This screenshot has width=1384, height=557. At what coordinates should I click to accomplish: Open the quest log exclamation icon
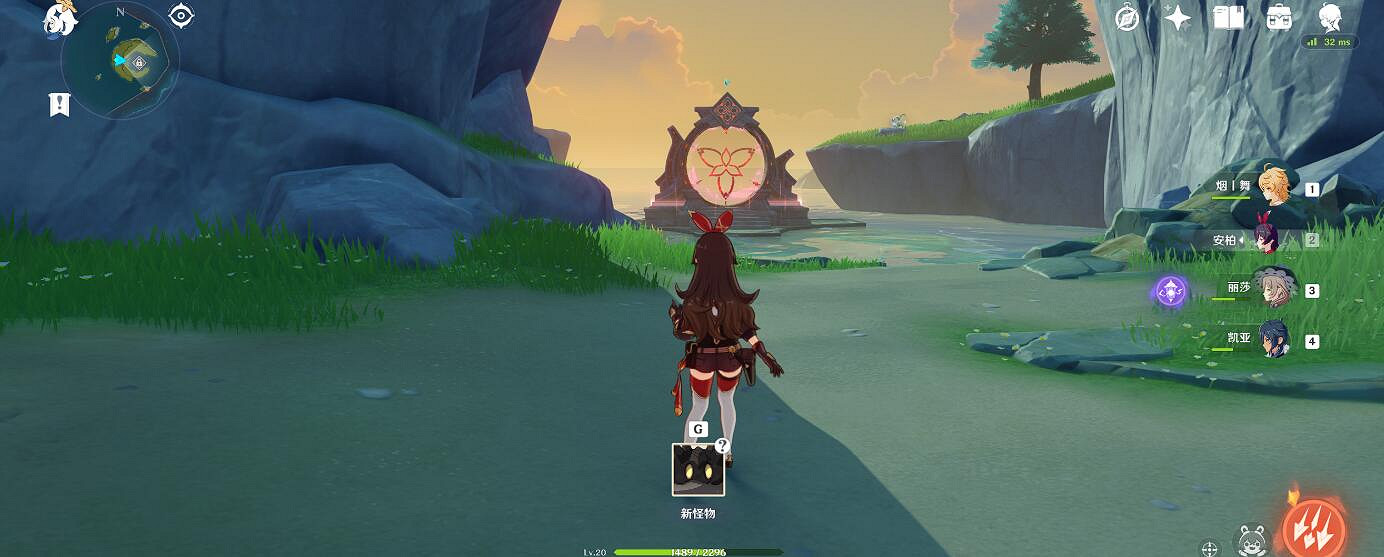pyautogui.click(x=60, y=103)
